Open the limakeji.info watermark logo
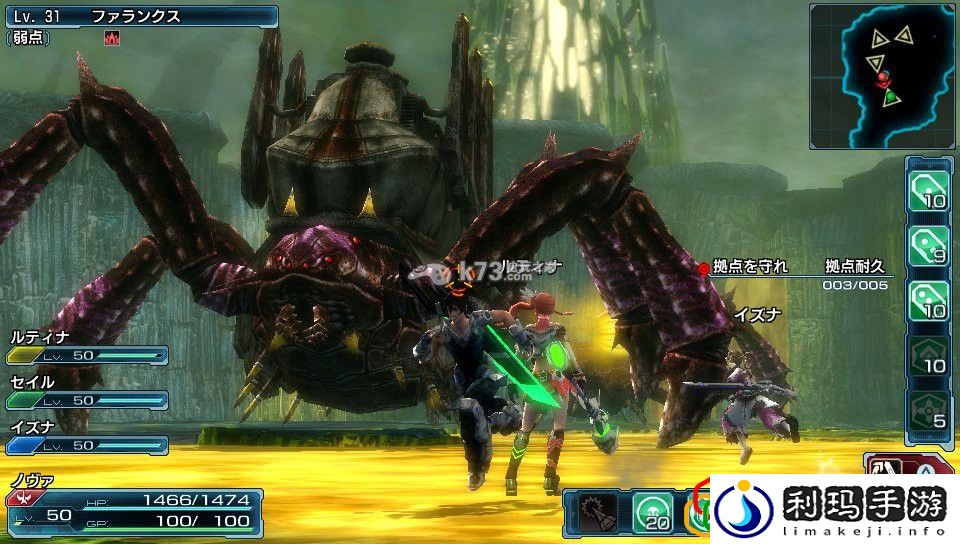This screenshot has width=960, height=544. (833, 509)
